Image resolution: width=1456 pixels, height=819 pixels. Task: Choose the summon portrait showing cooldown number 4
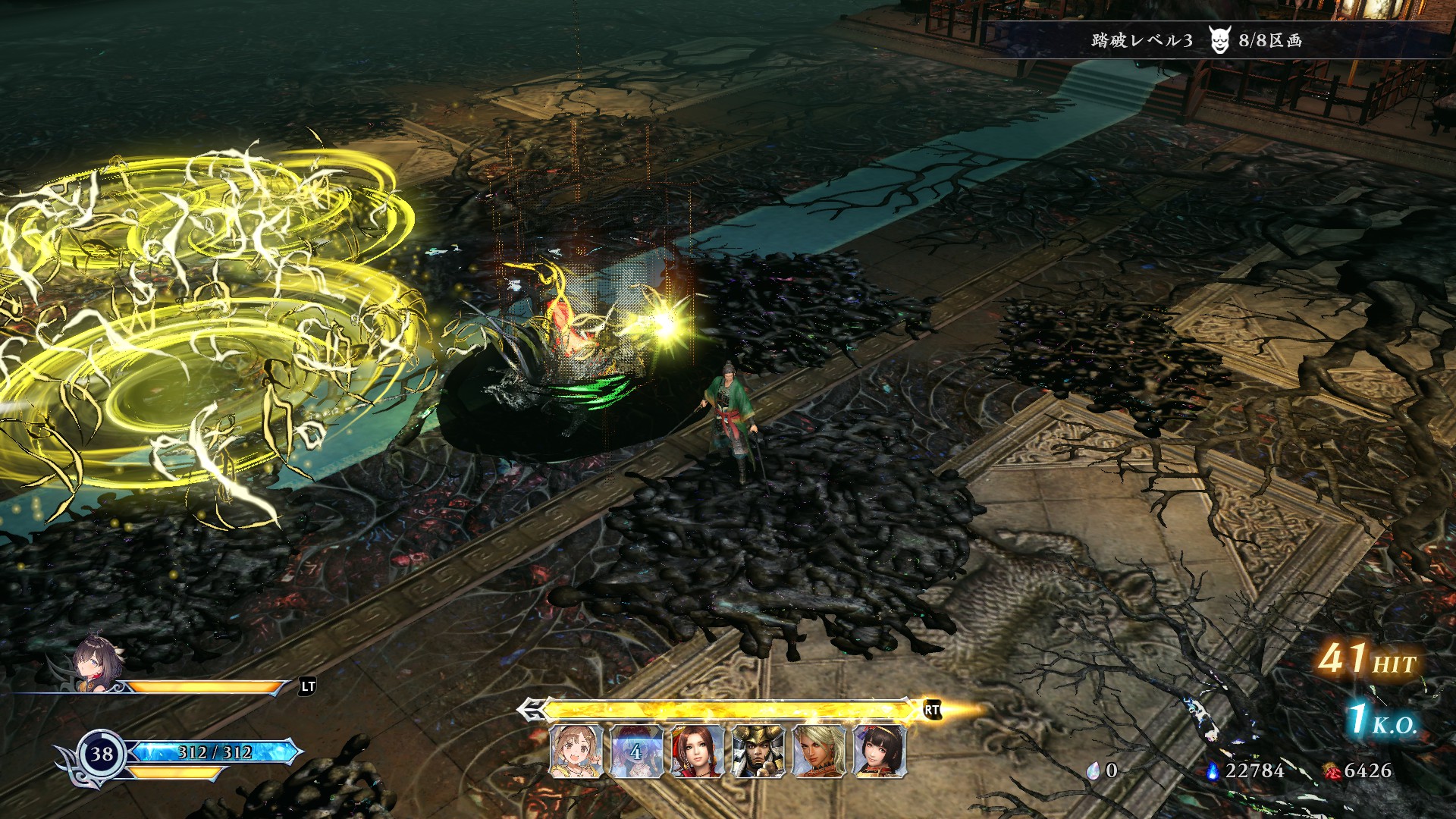(x=636, y=752)
